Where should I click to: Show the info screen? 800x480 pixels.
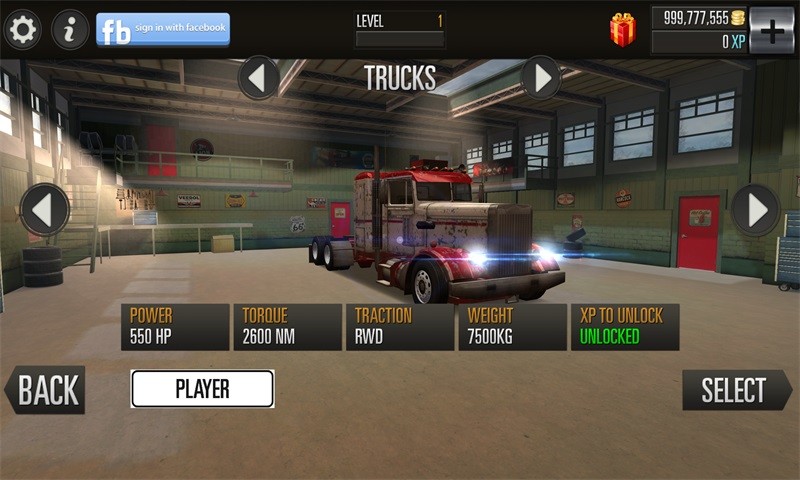click(x=70, y=30)
